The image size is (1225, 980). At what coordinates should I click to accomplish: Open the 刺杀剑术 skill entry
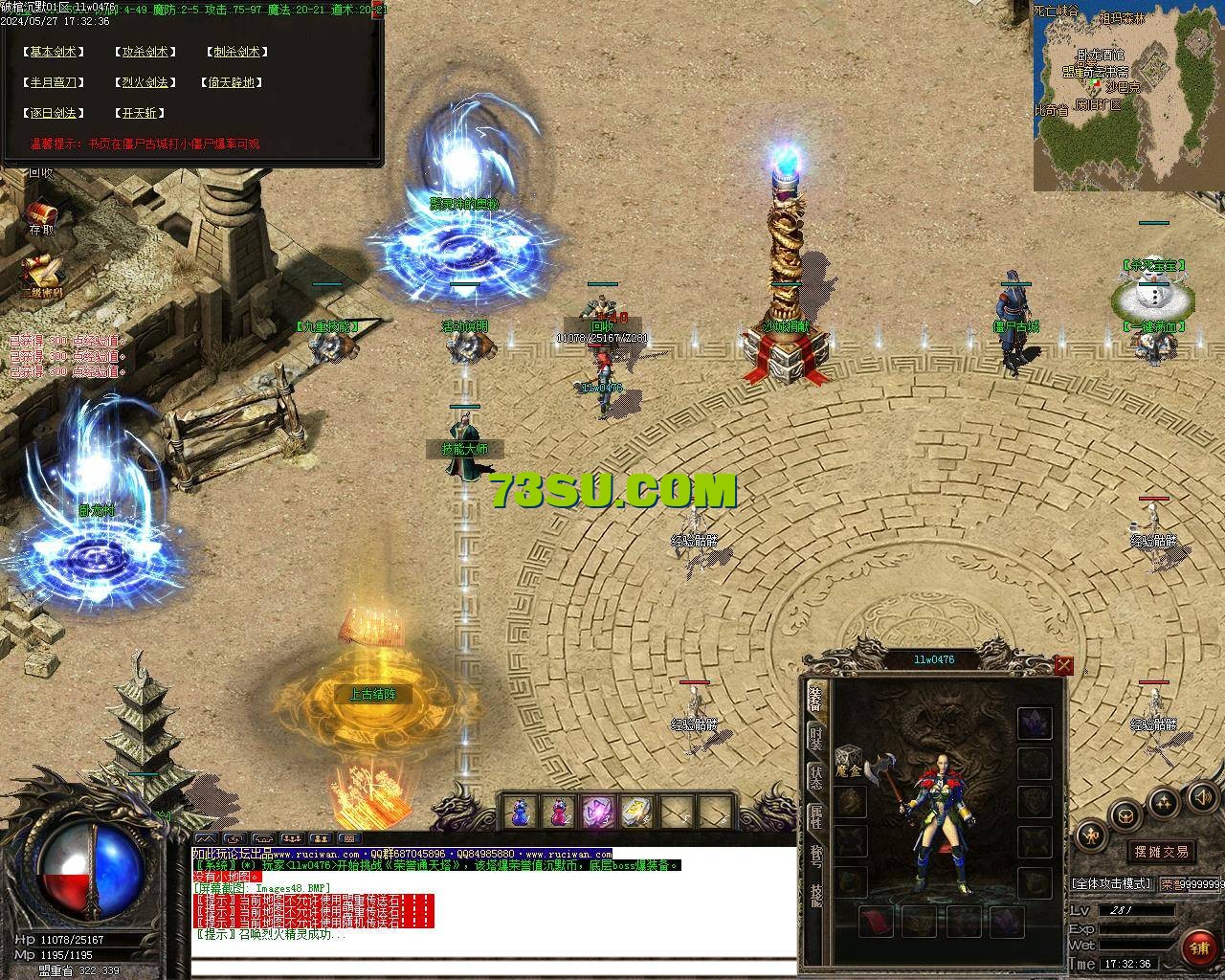coord(235,53)
